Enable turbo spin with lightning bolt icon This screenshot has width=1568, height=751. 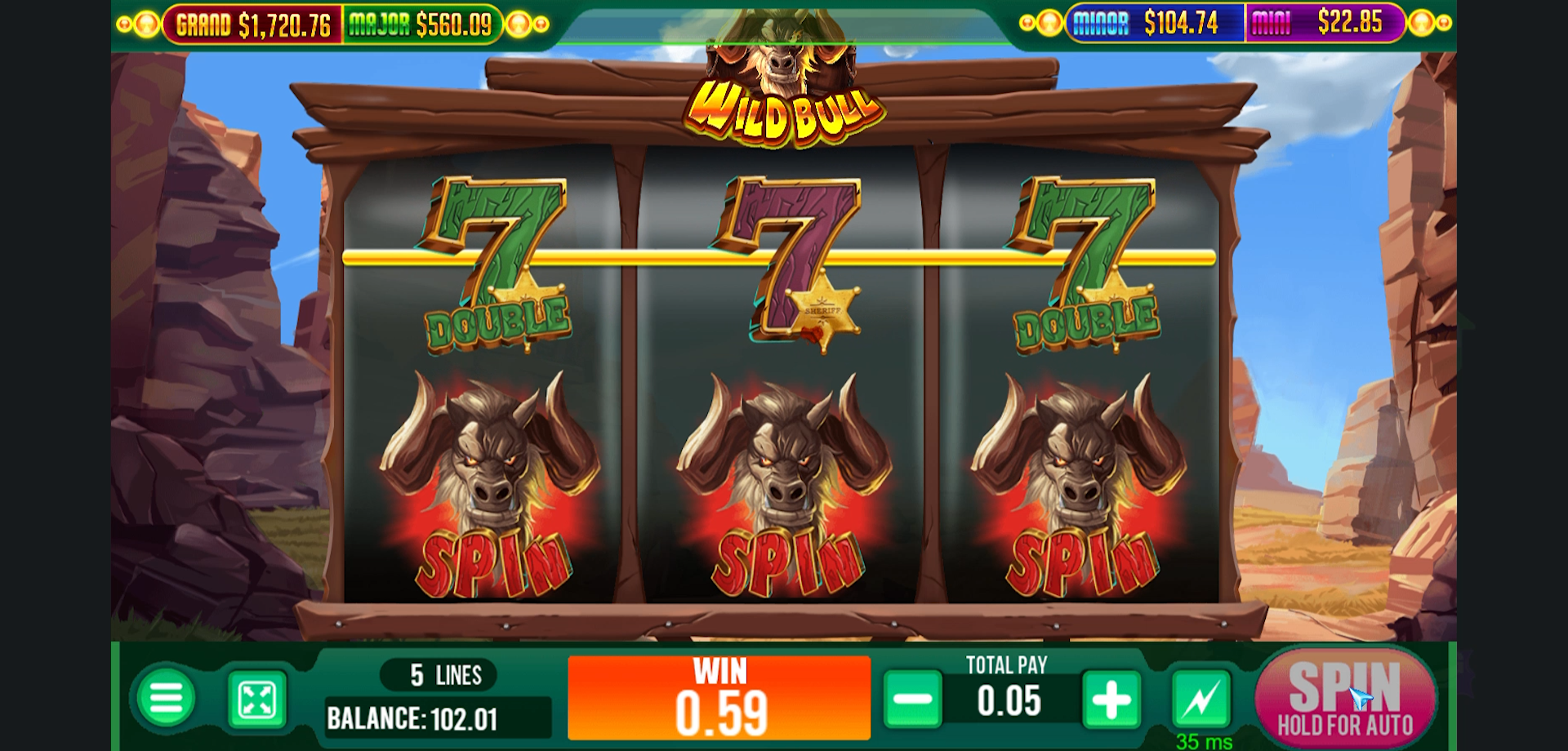(x=1202, y=698)
